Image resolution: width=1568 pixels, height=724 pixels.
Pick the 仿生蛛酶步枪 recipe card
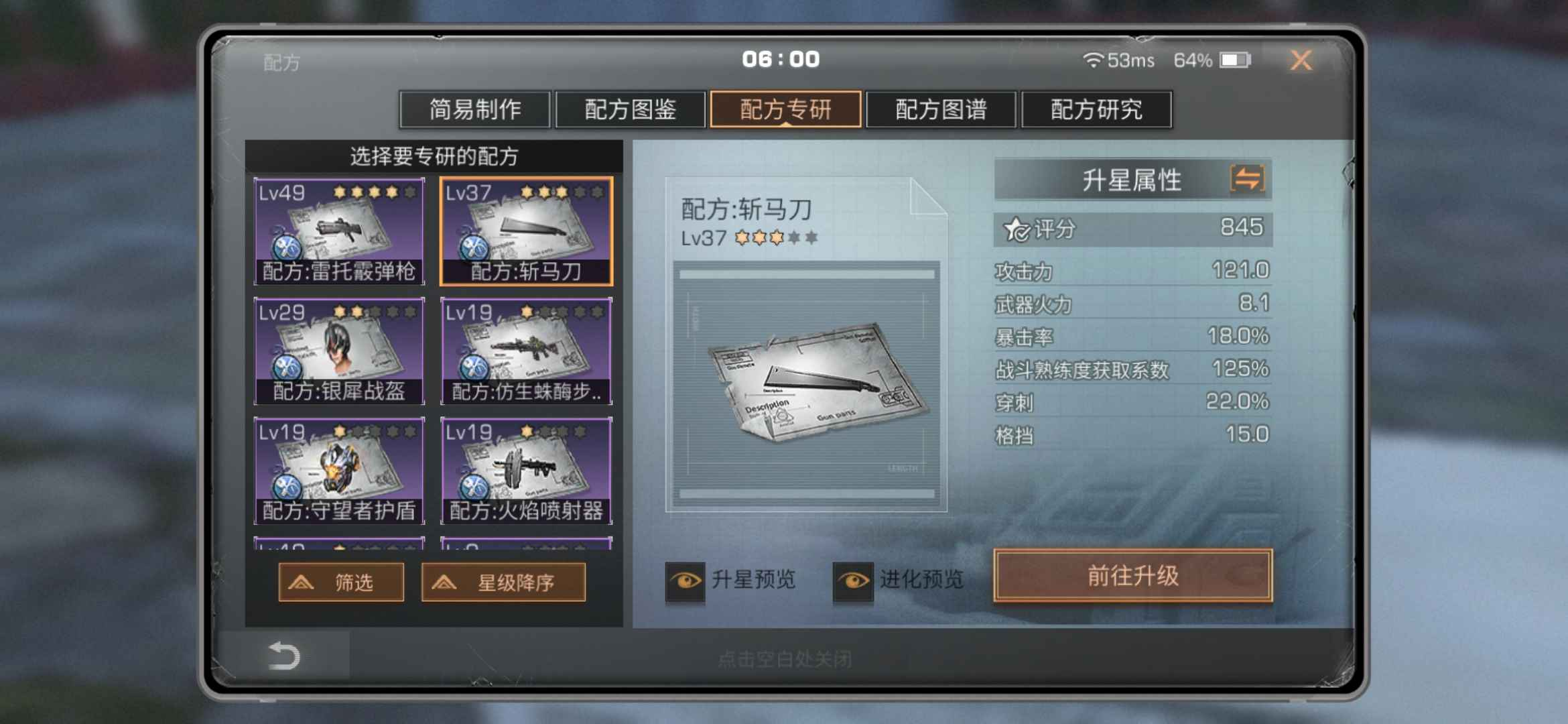526,351
